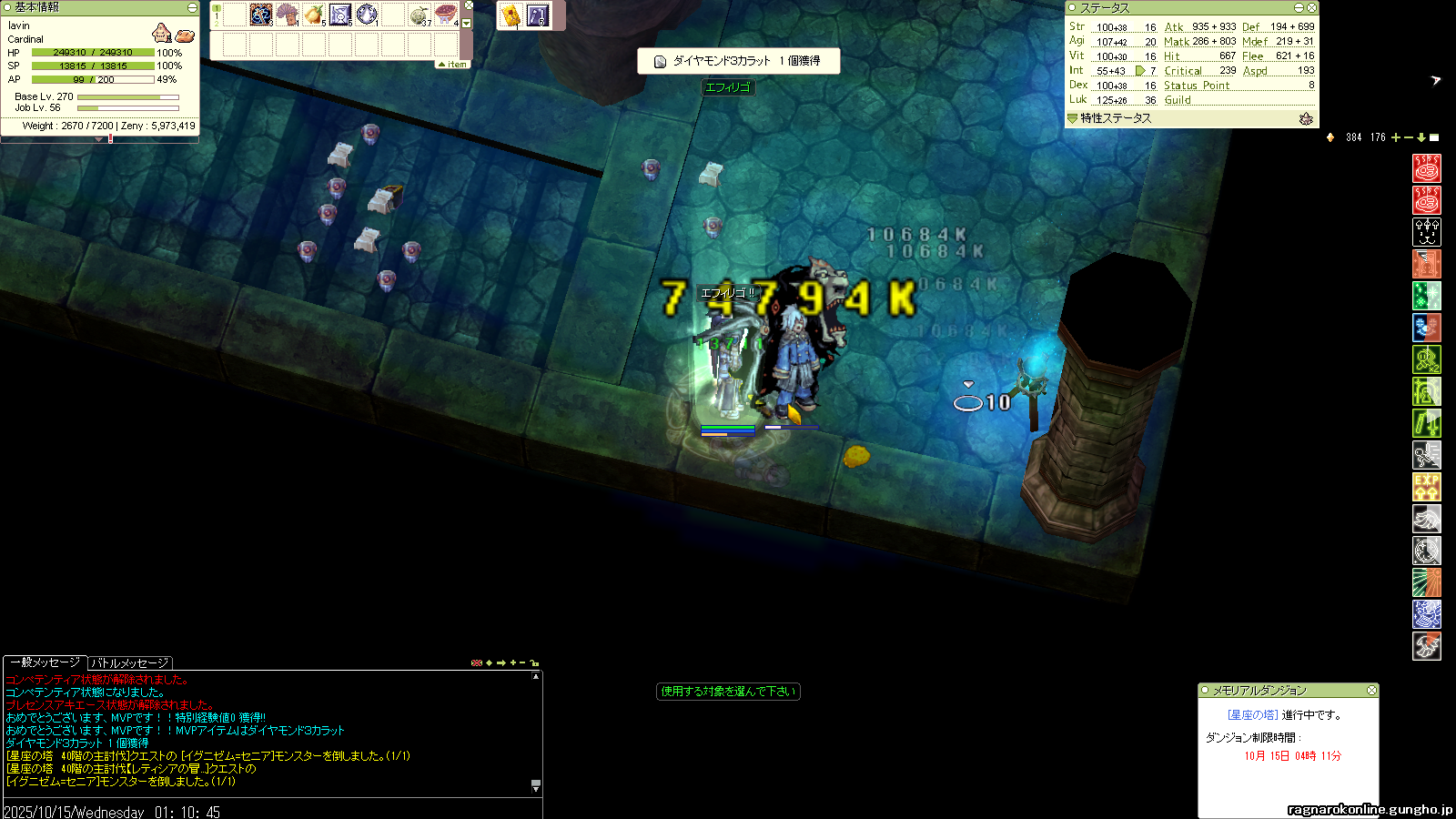Toggle the hotbar's item tab

tap(453, 65)
